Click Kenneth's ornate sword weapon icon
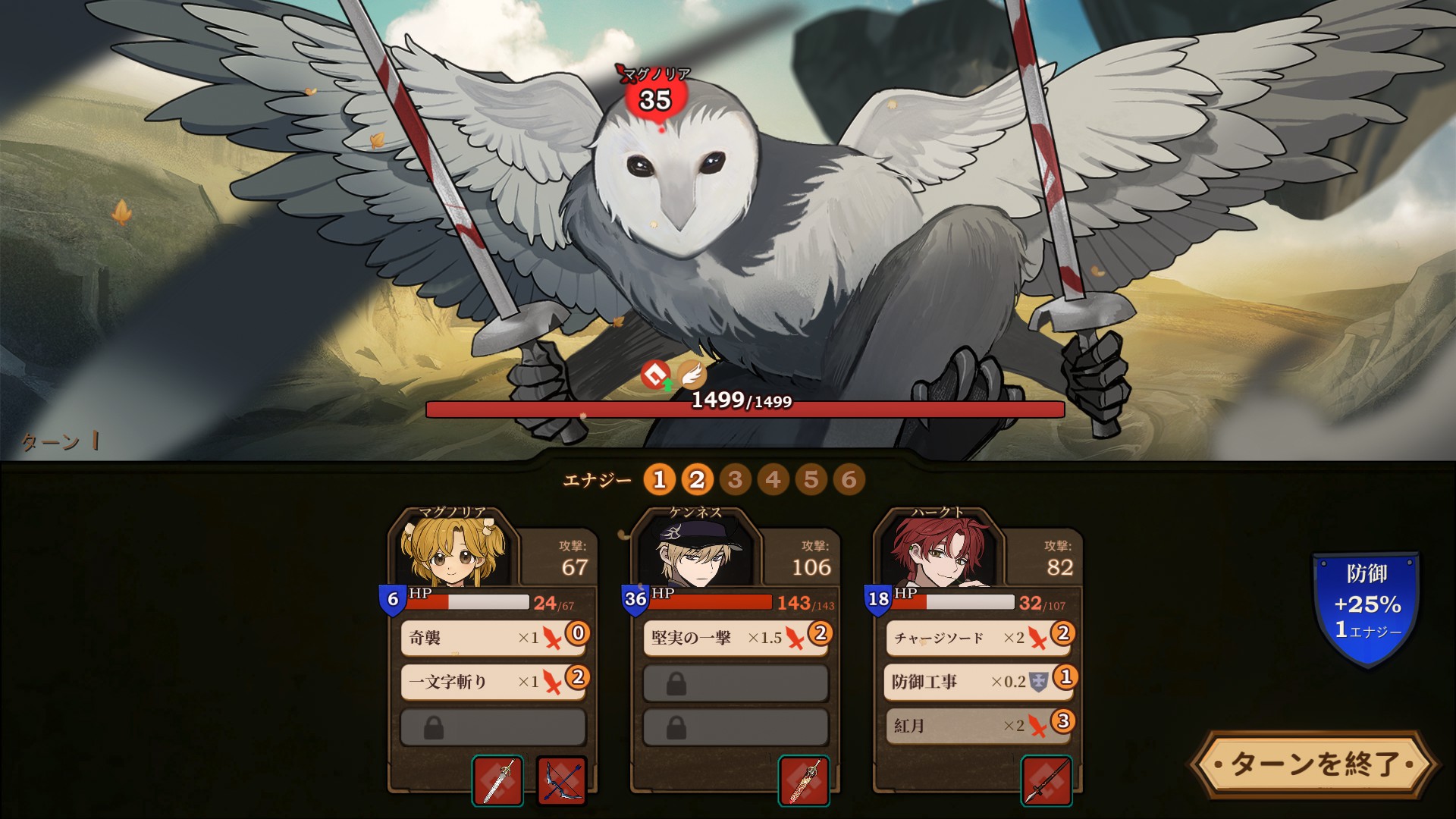The image size is (1456, 819). click(x=804, y=780)
